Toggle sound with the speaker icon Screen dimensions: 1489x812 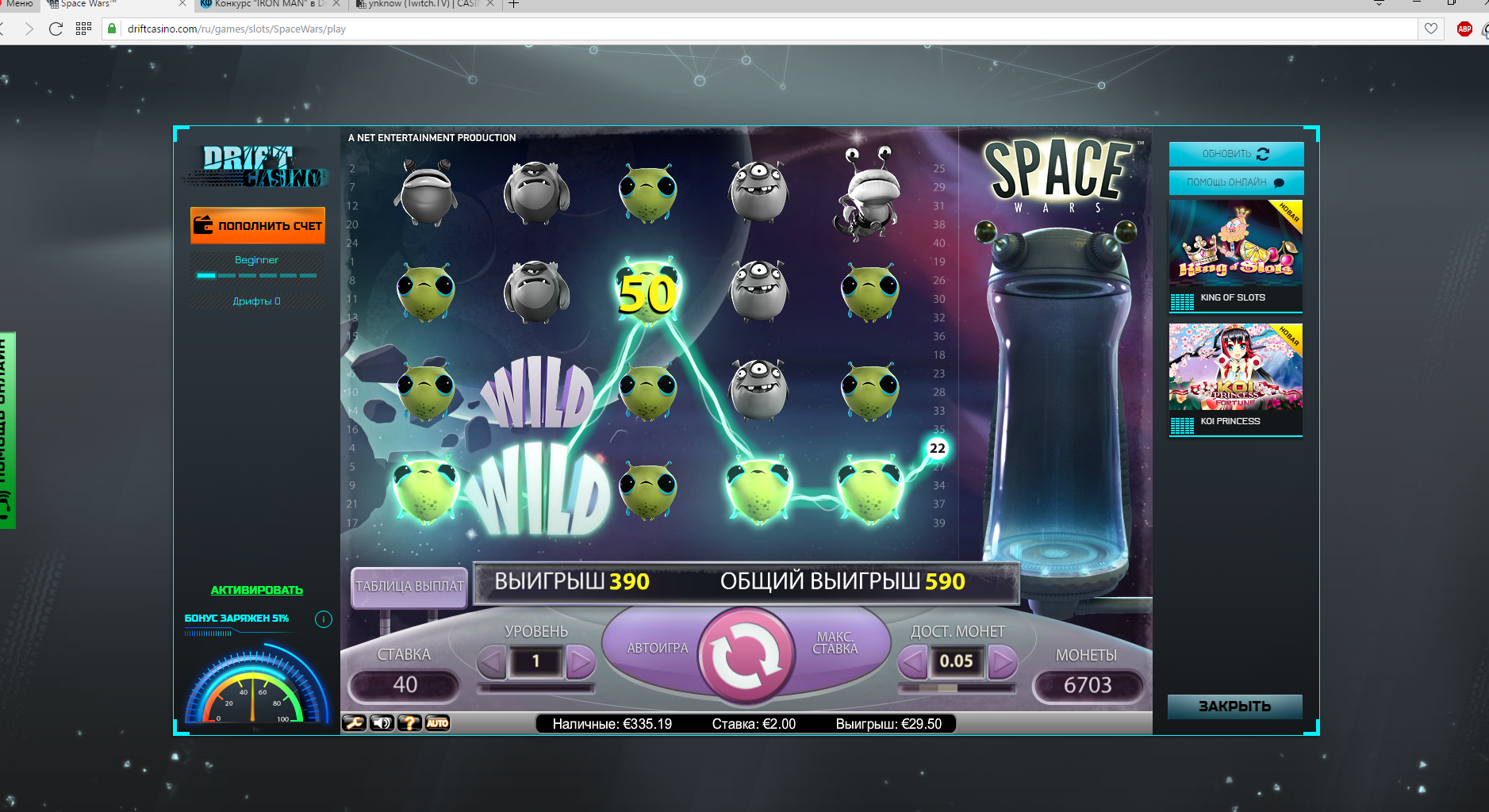[382, 723]
